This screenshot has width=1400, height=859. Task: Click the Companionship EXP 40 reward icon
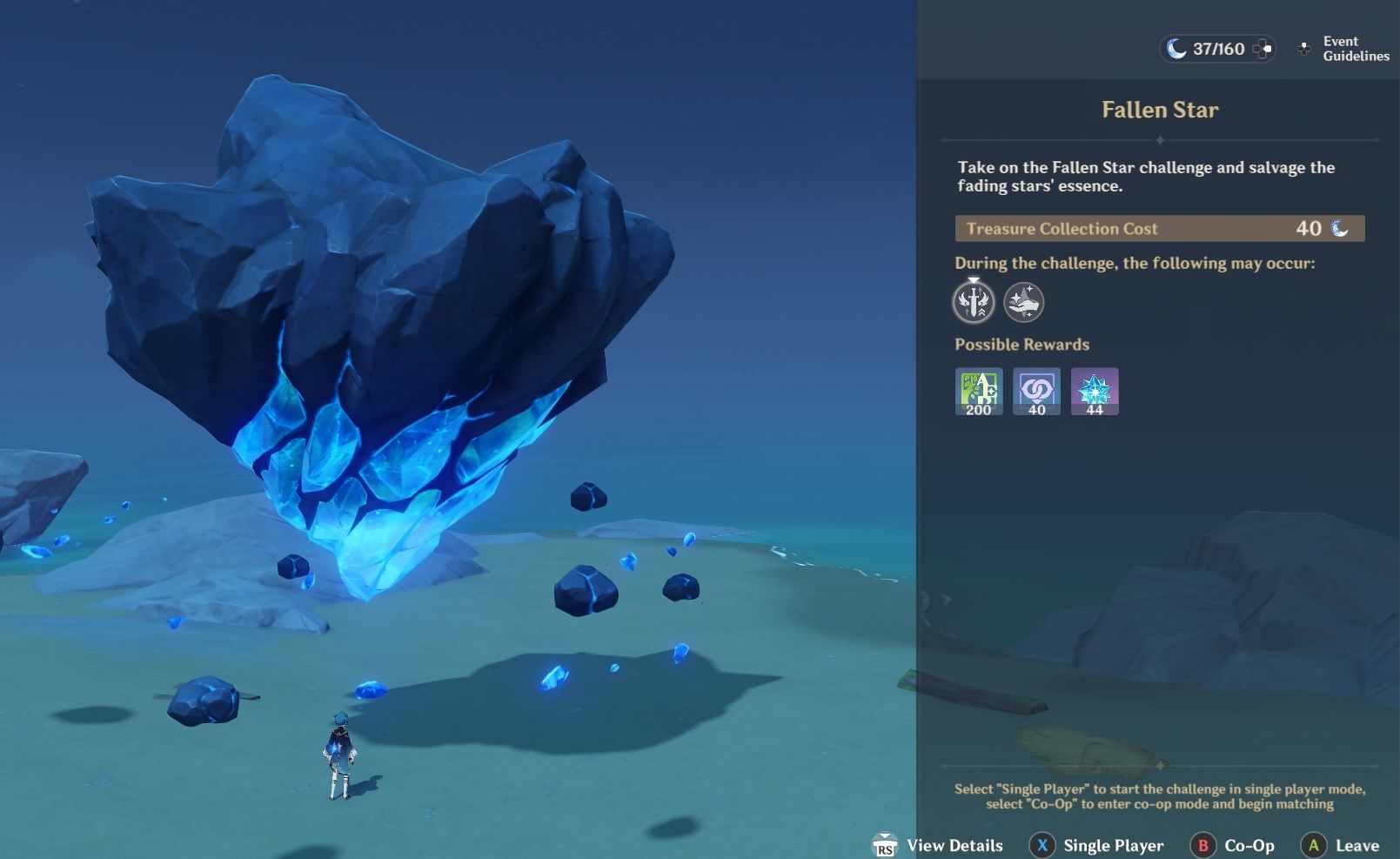1036,391
